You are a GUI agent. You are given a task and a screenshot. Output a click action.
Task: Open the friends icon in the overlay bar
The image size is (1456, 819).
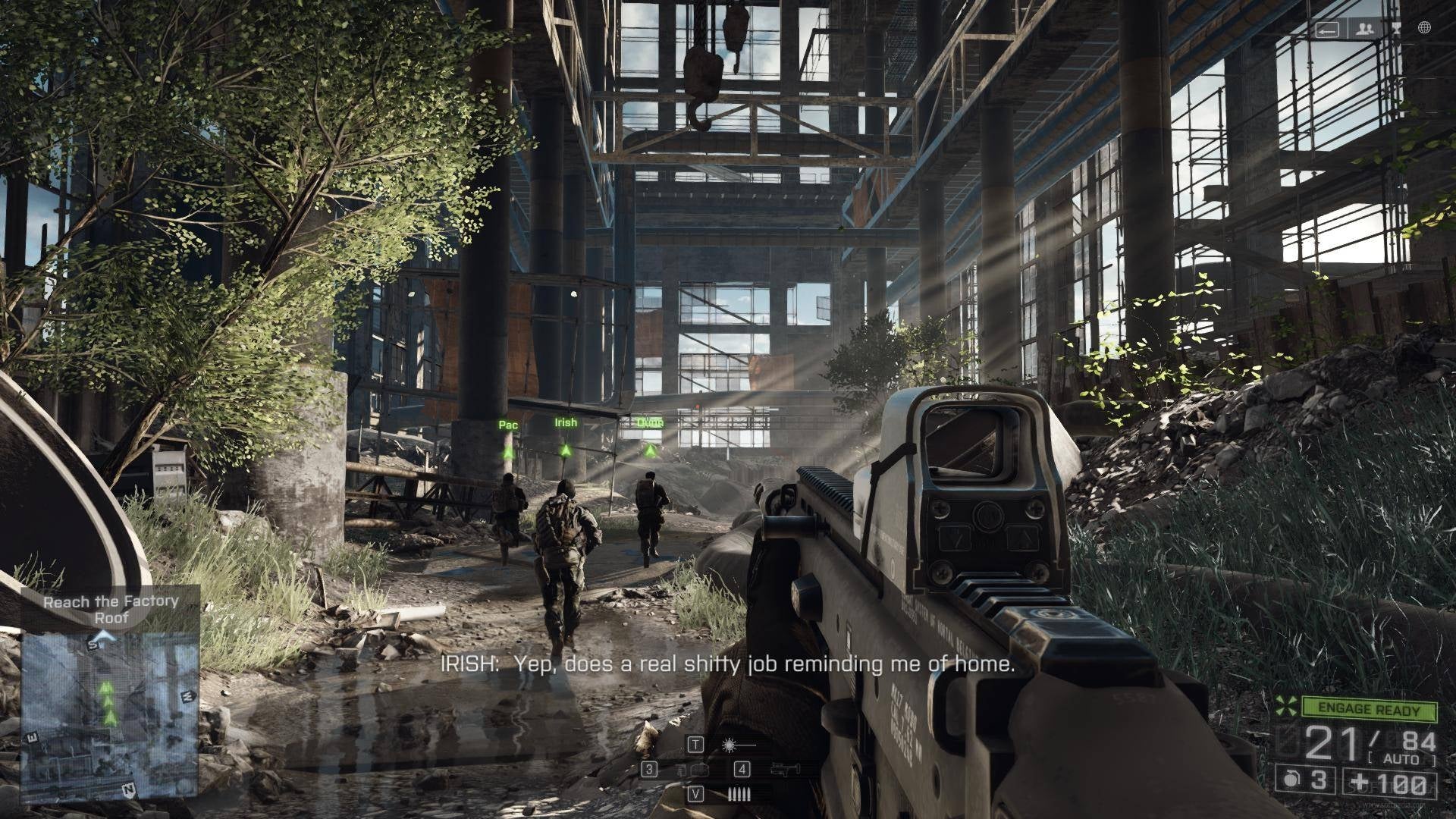(1366, 30)
